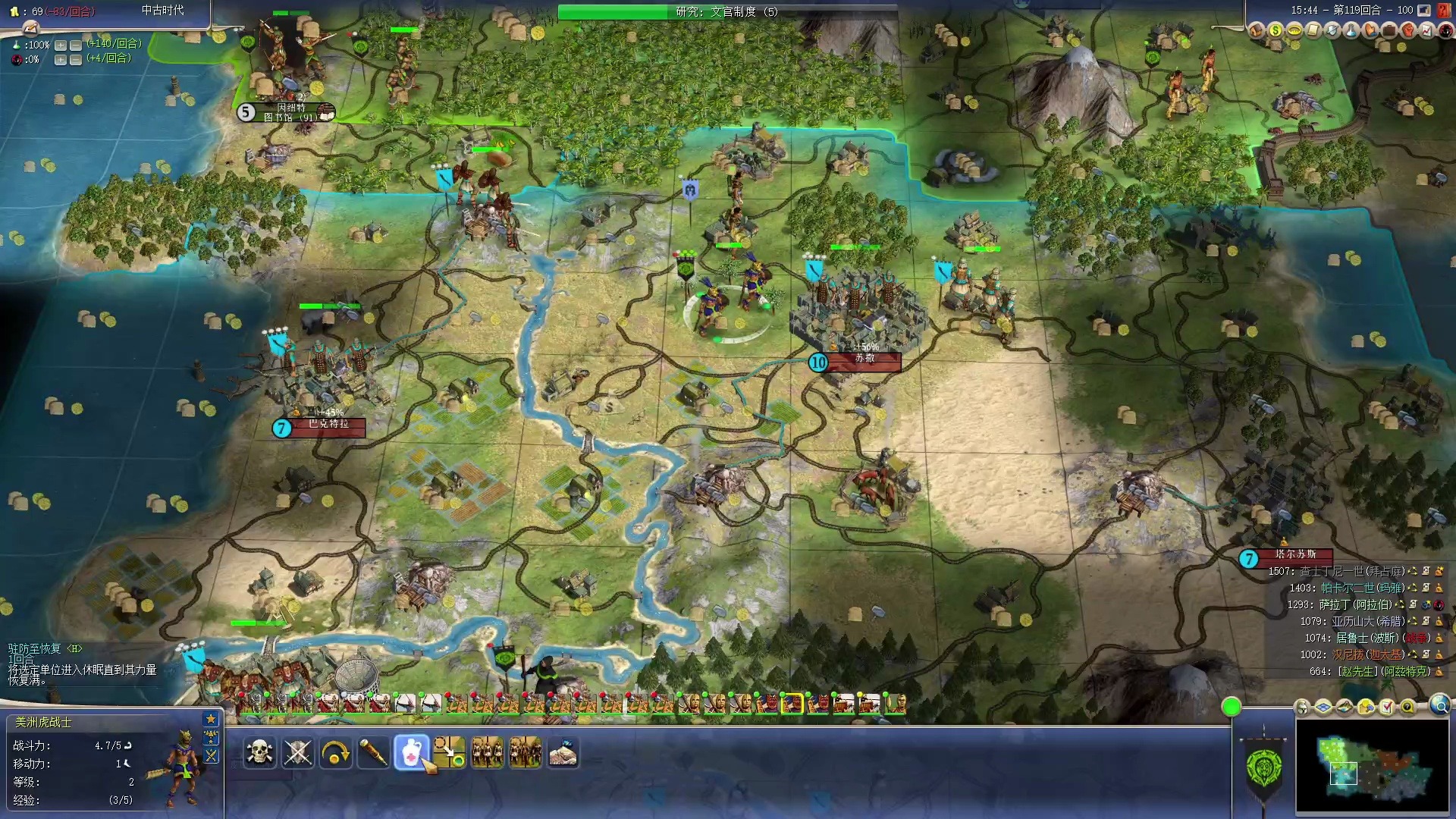Image resolution: width=1456 pixels, height=819 pixels.
Task: Open the minimap
Action: [x=1372, y=766]
